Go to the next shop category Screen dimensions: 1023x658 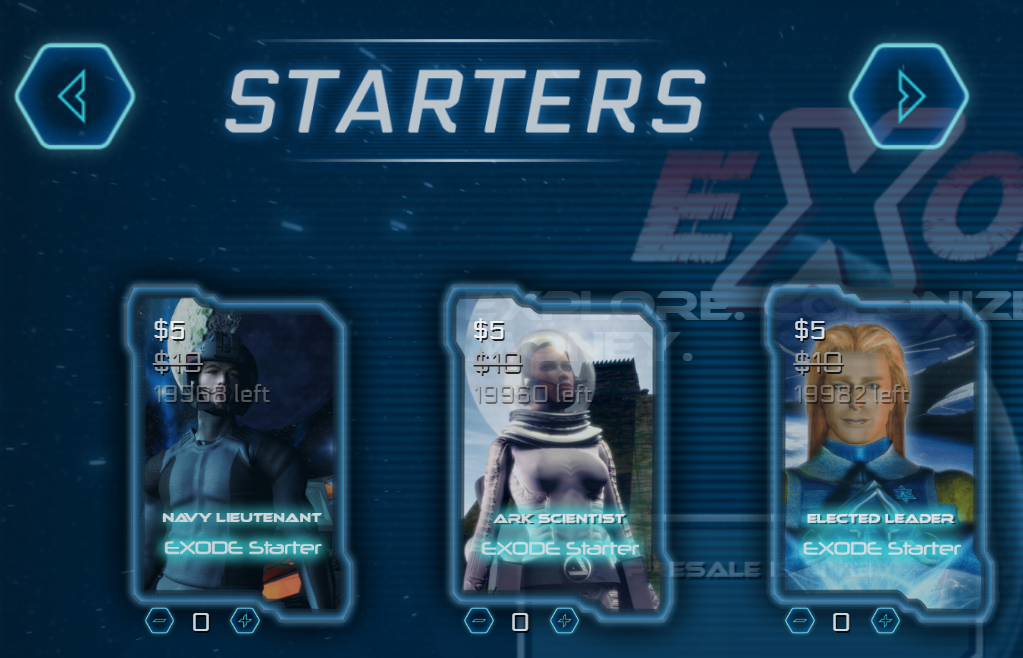coord(908,96)
